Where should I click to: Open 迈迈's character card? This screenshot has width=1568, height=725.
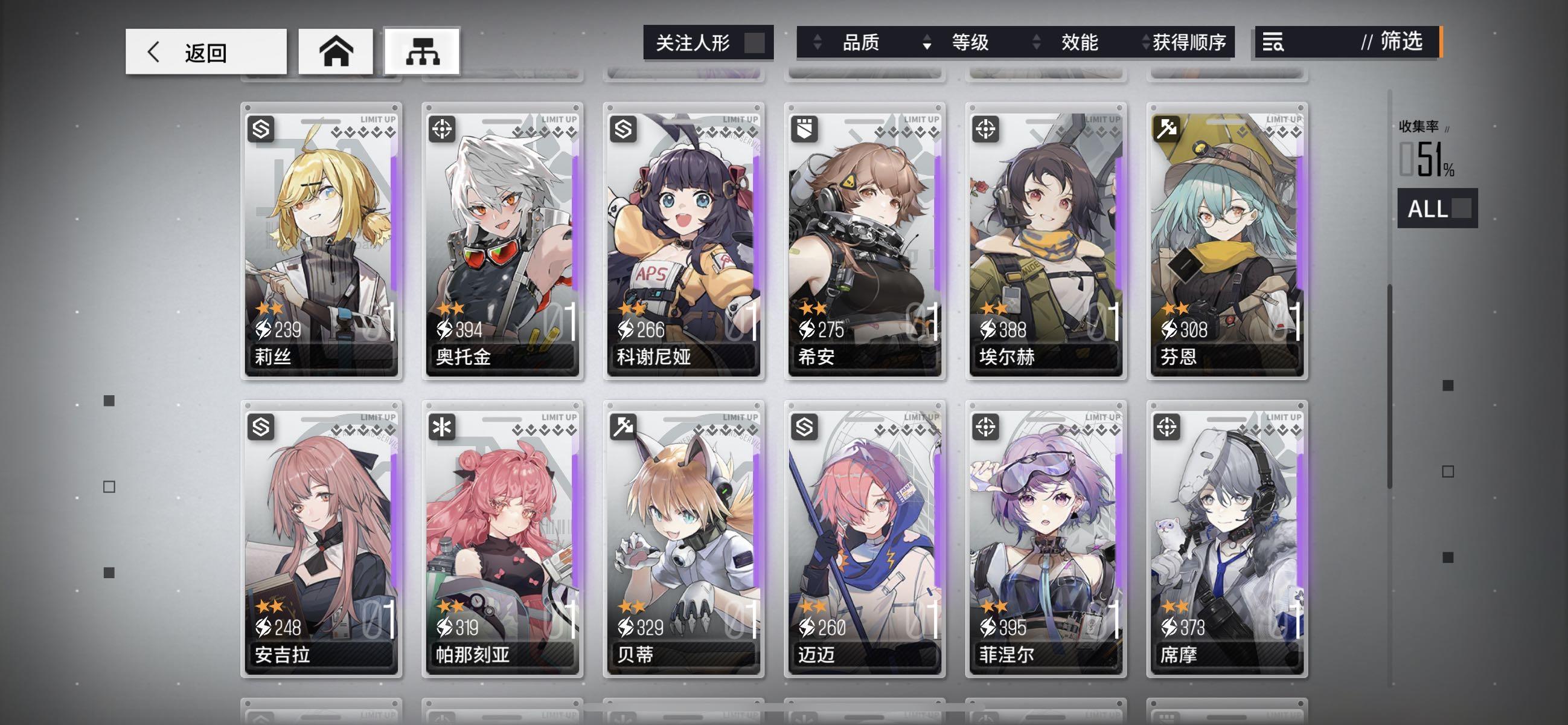pos(865,536)
